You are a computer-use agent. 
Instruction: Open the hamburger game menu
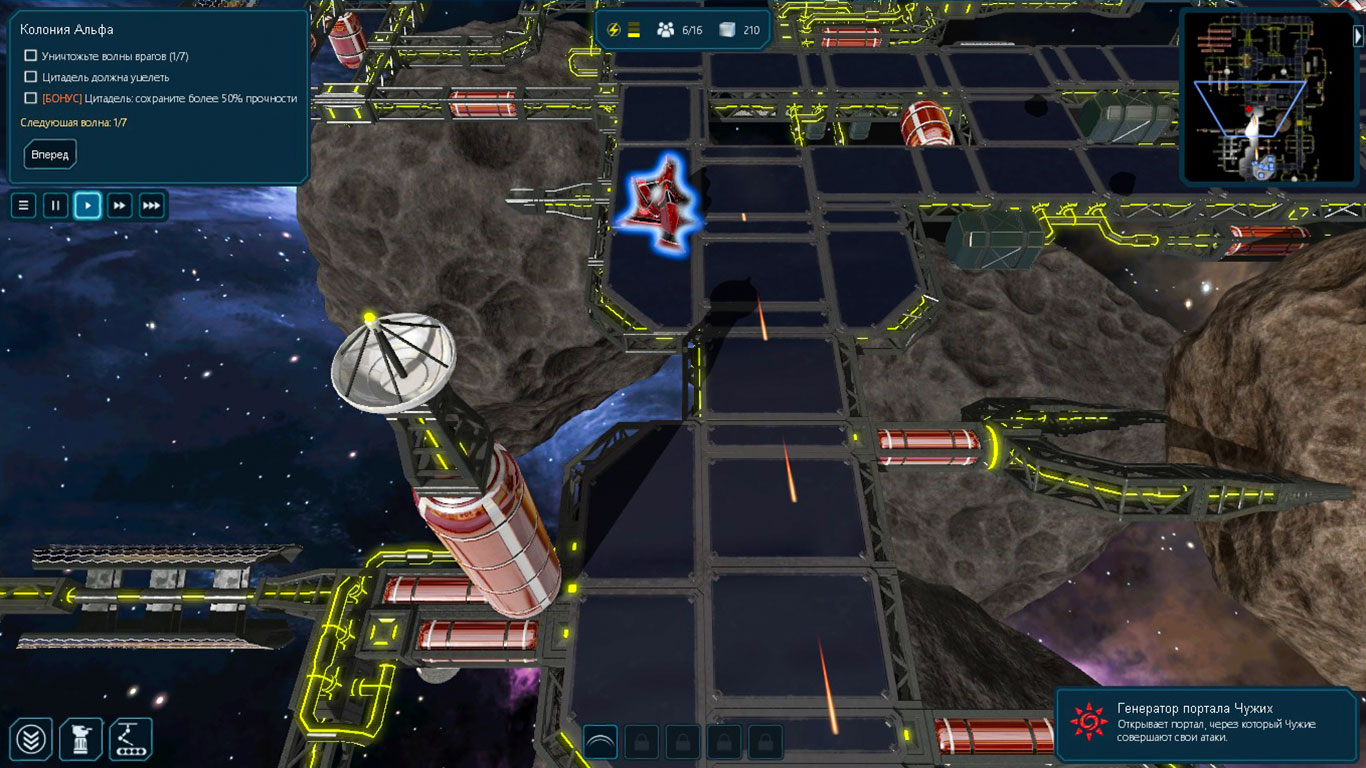point(24,206)
